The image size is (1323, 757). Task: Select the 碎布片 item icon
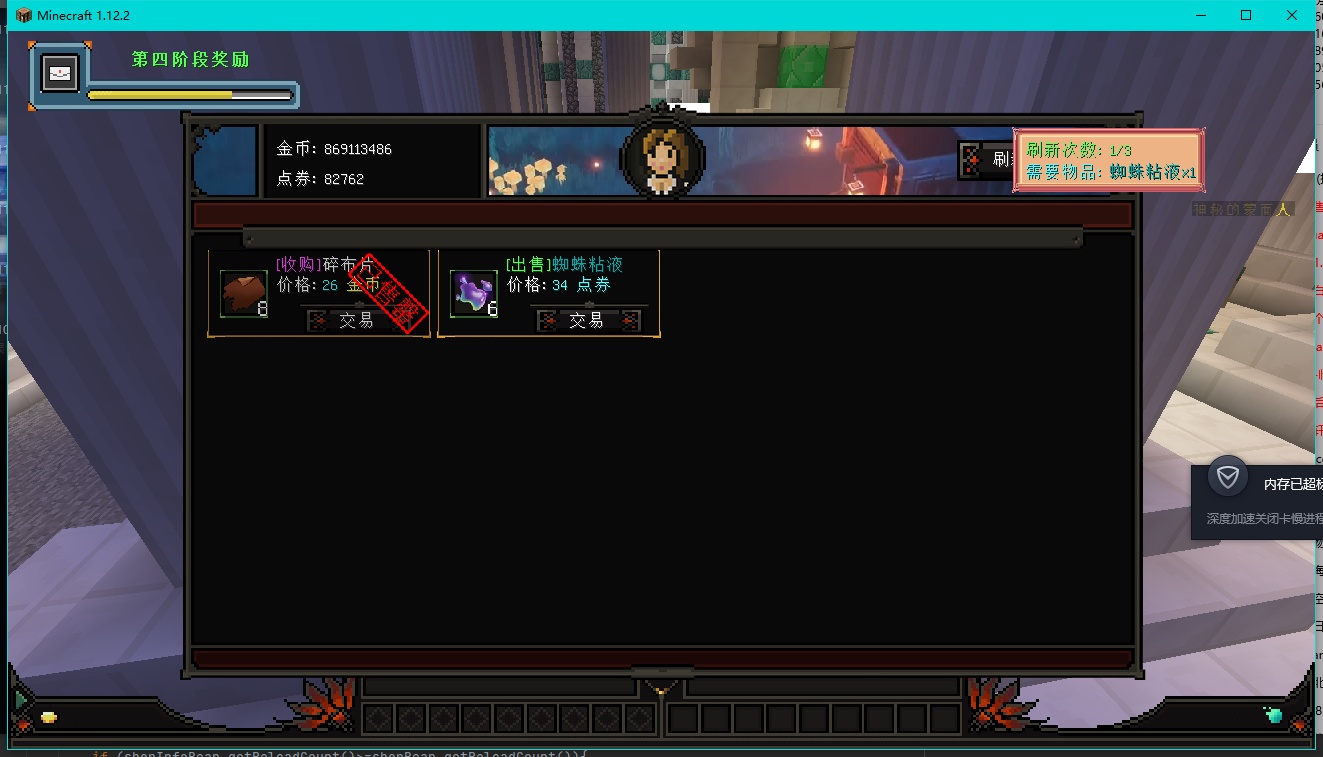click(x=244, y=294)
